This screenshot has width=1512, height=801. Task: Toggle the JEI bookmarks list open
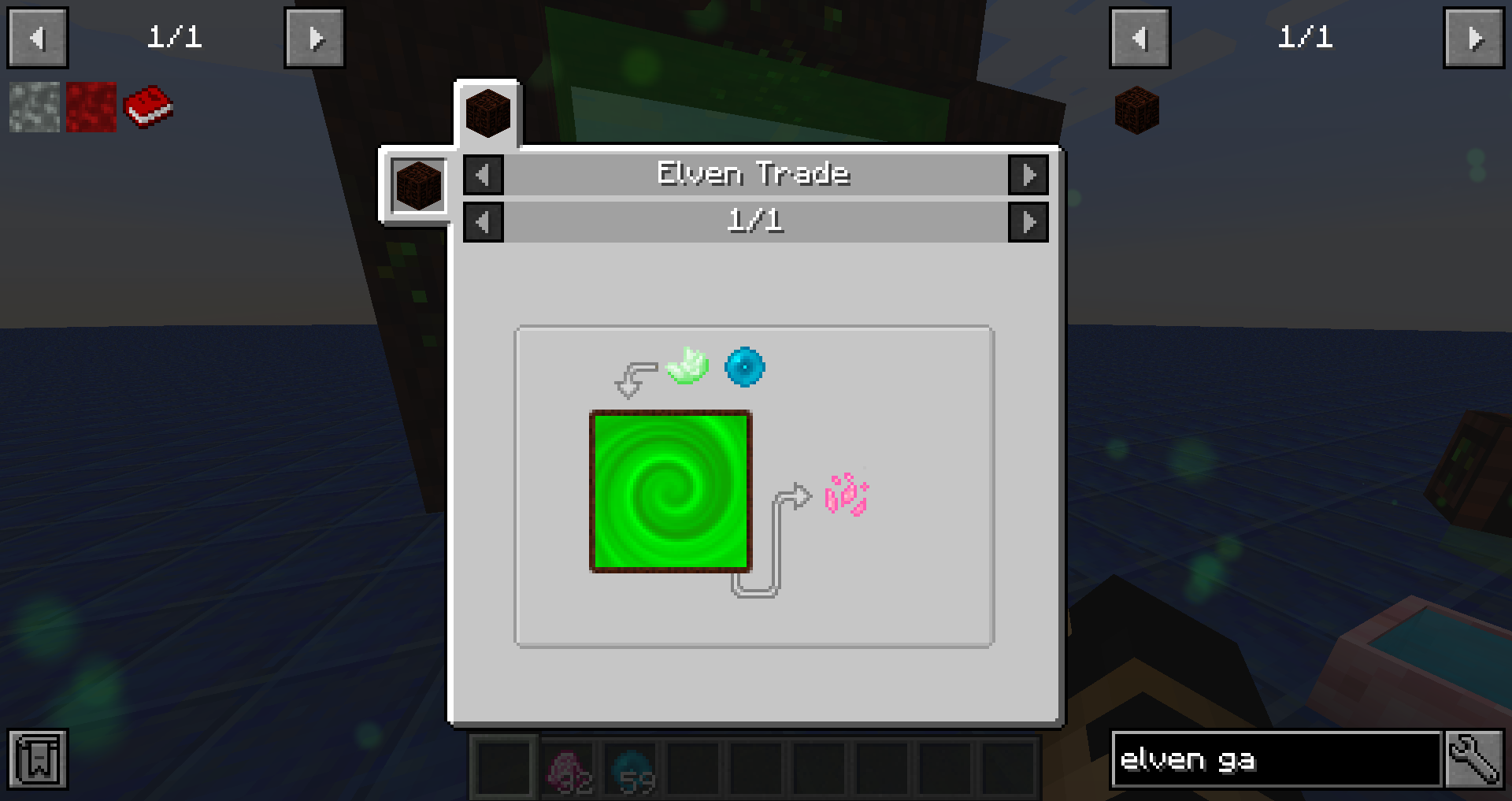(38, 759)
